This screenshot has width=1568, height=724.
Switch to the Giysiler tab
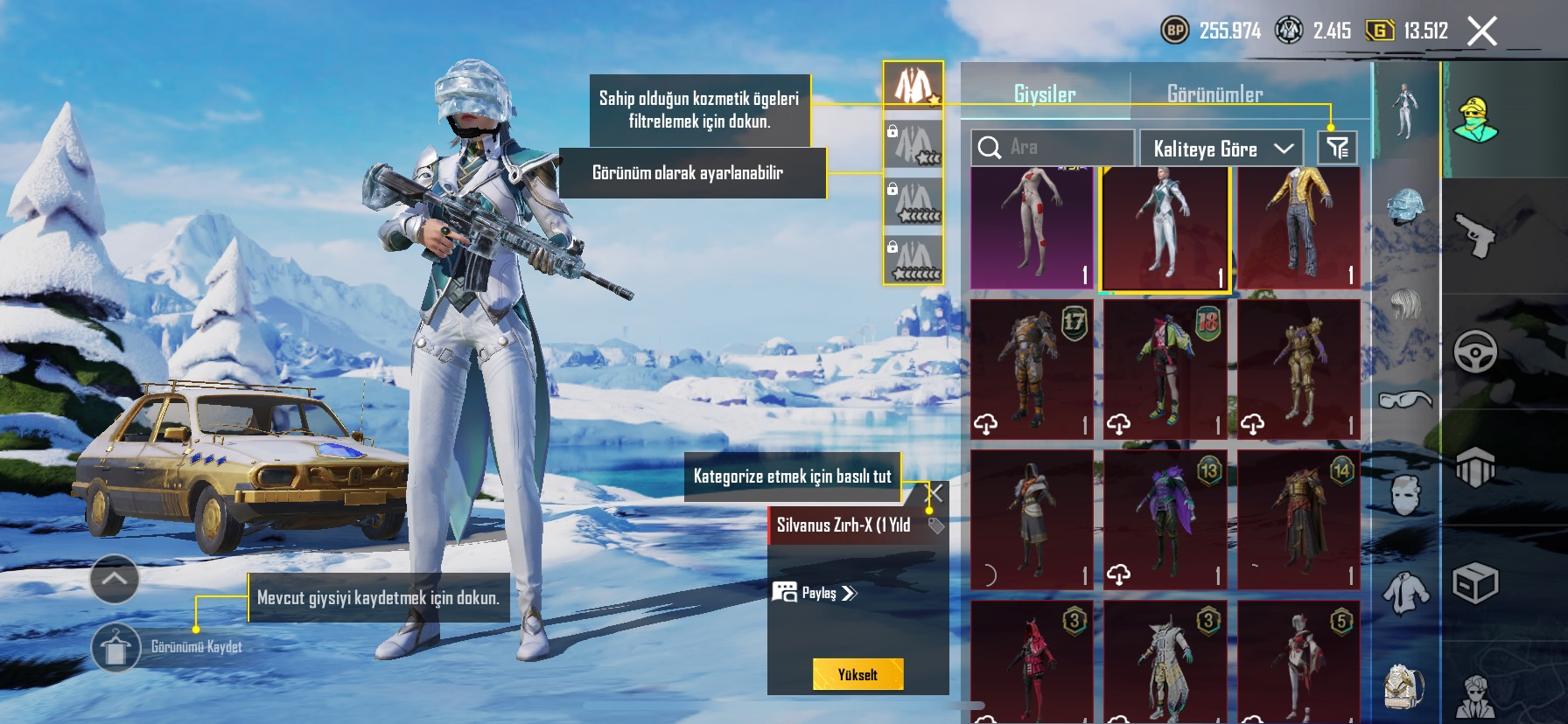pos(1045,94)
